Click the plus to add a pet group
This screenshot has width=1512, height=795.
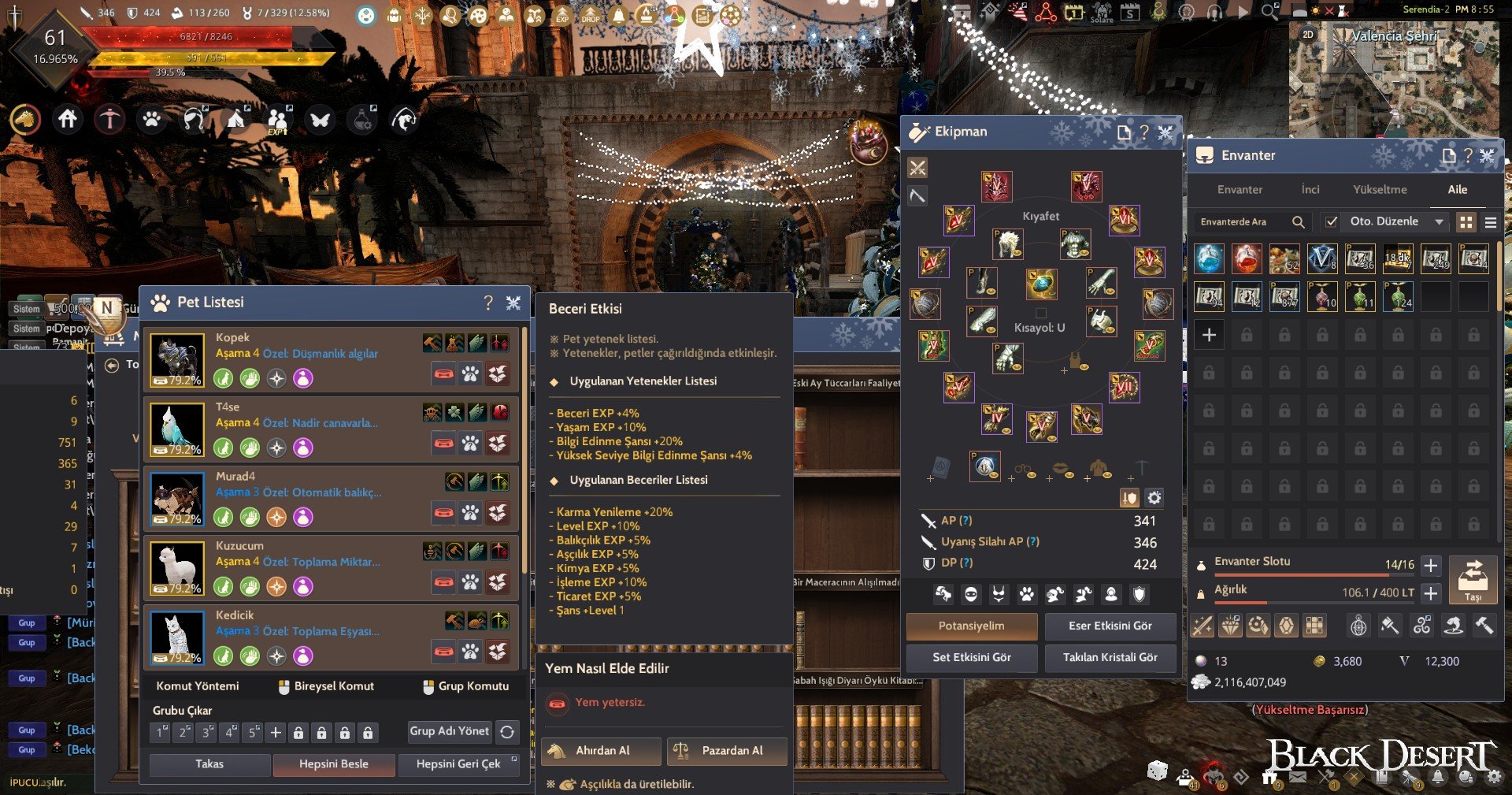tap(275, 731)
